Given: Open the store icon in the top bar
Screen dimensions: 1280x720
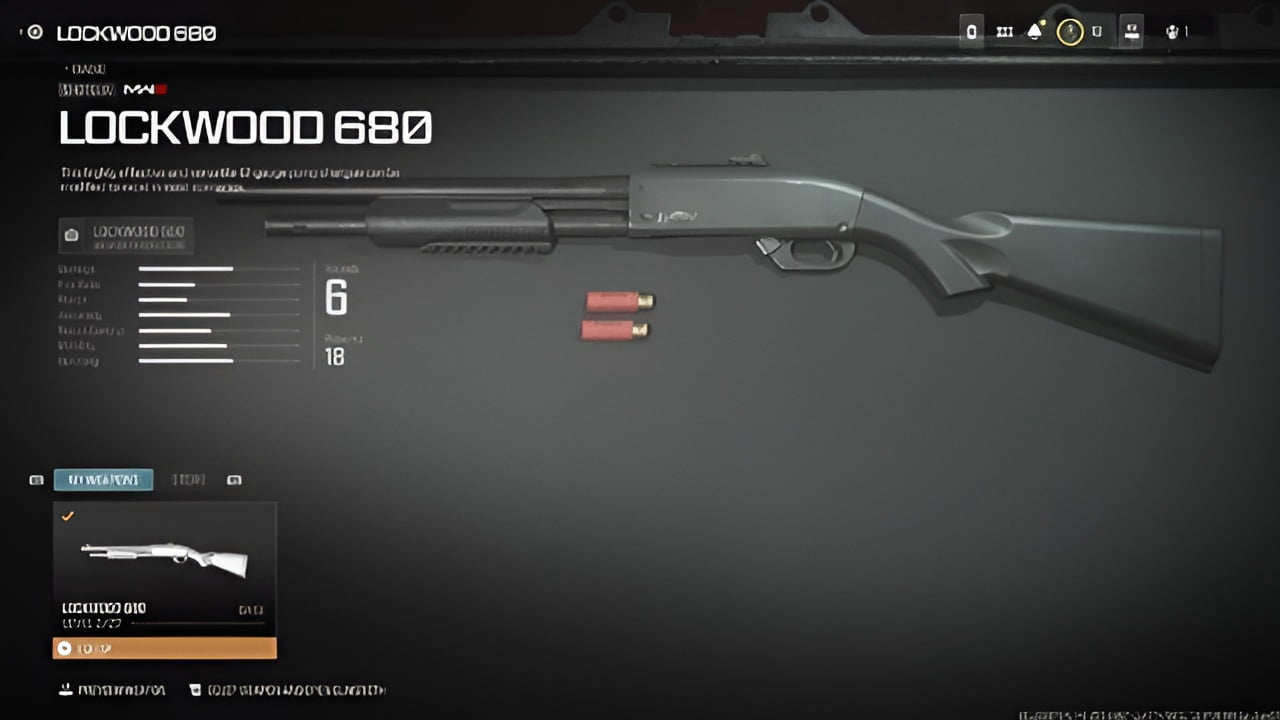Looking at the screenshot, I should (x=1131, y=31).
